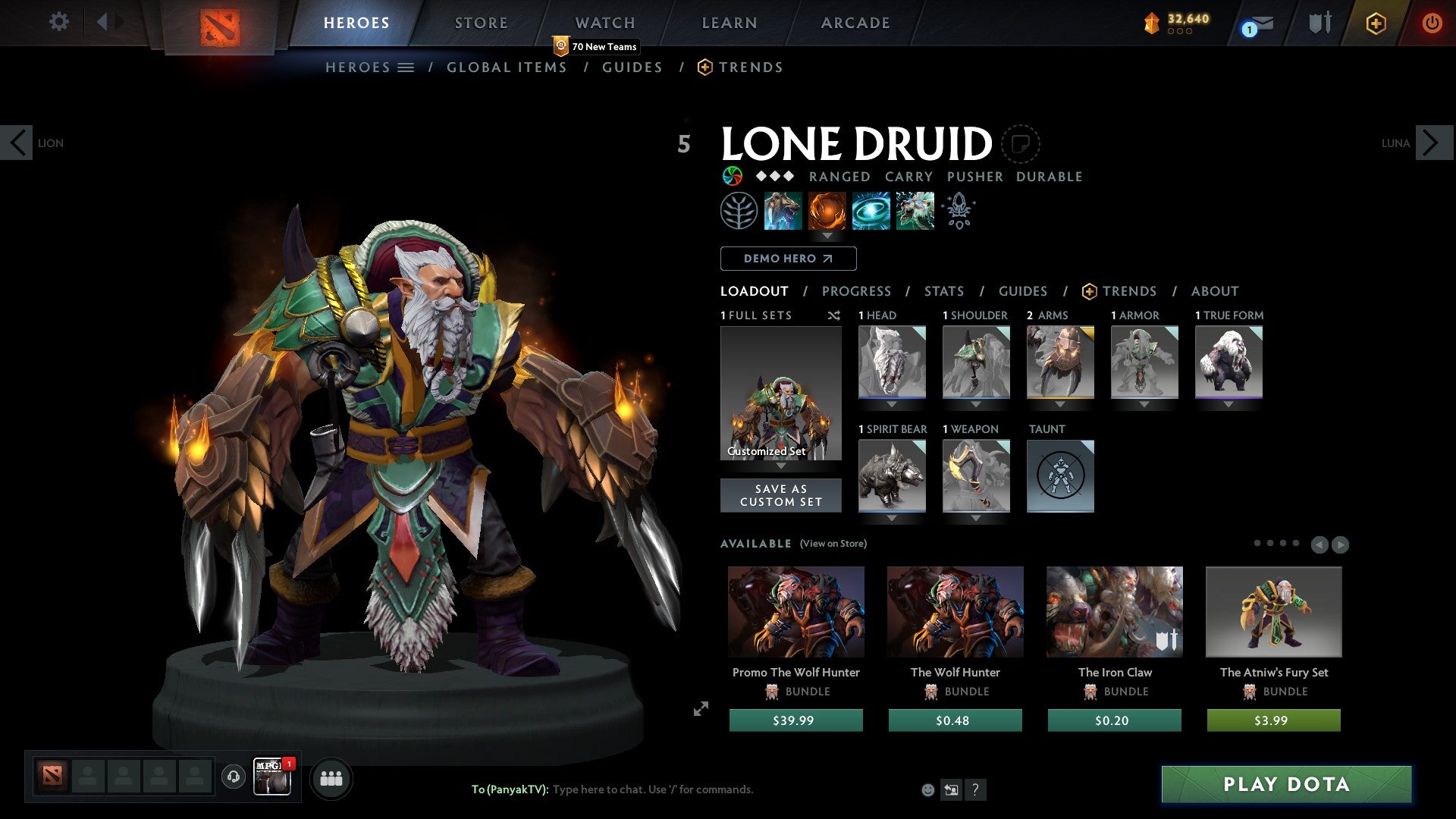Open the Arcade menu

[855, 22]
